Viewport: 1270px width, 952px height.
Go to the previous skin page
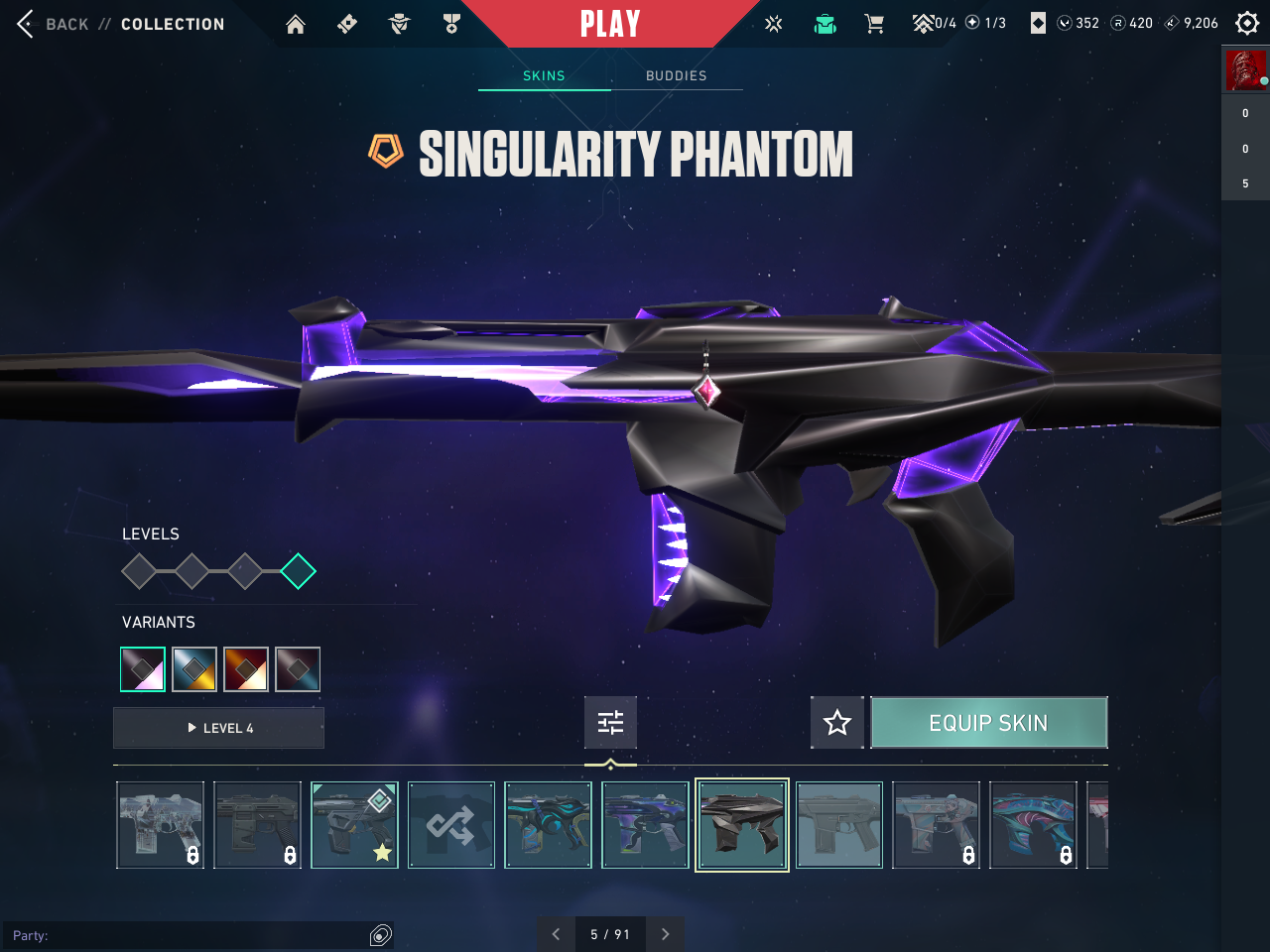coord(556,934)
